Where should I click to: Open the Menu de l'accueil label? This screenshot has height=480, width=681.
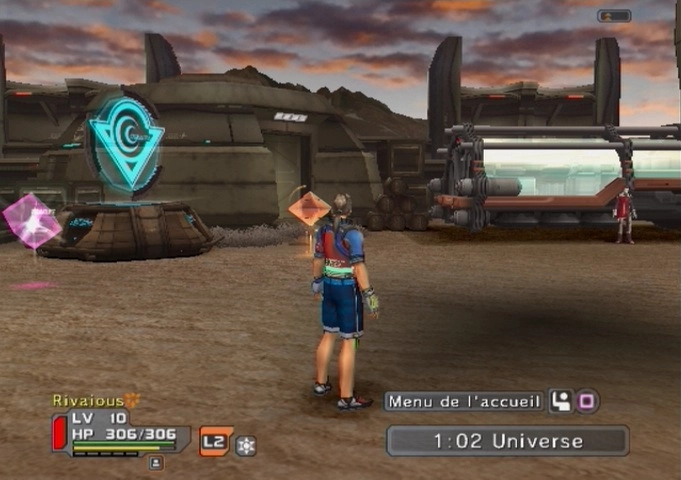pyautogui.click(x=464, y=402)
